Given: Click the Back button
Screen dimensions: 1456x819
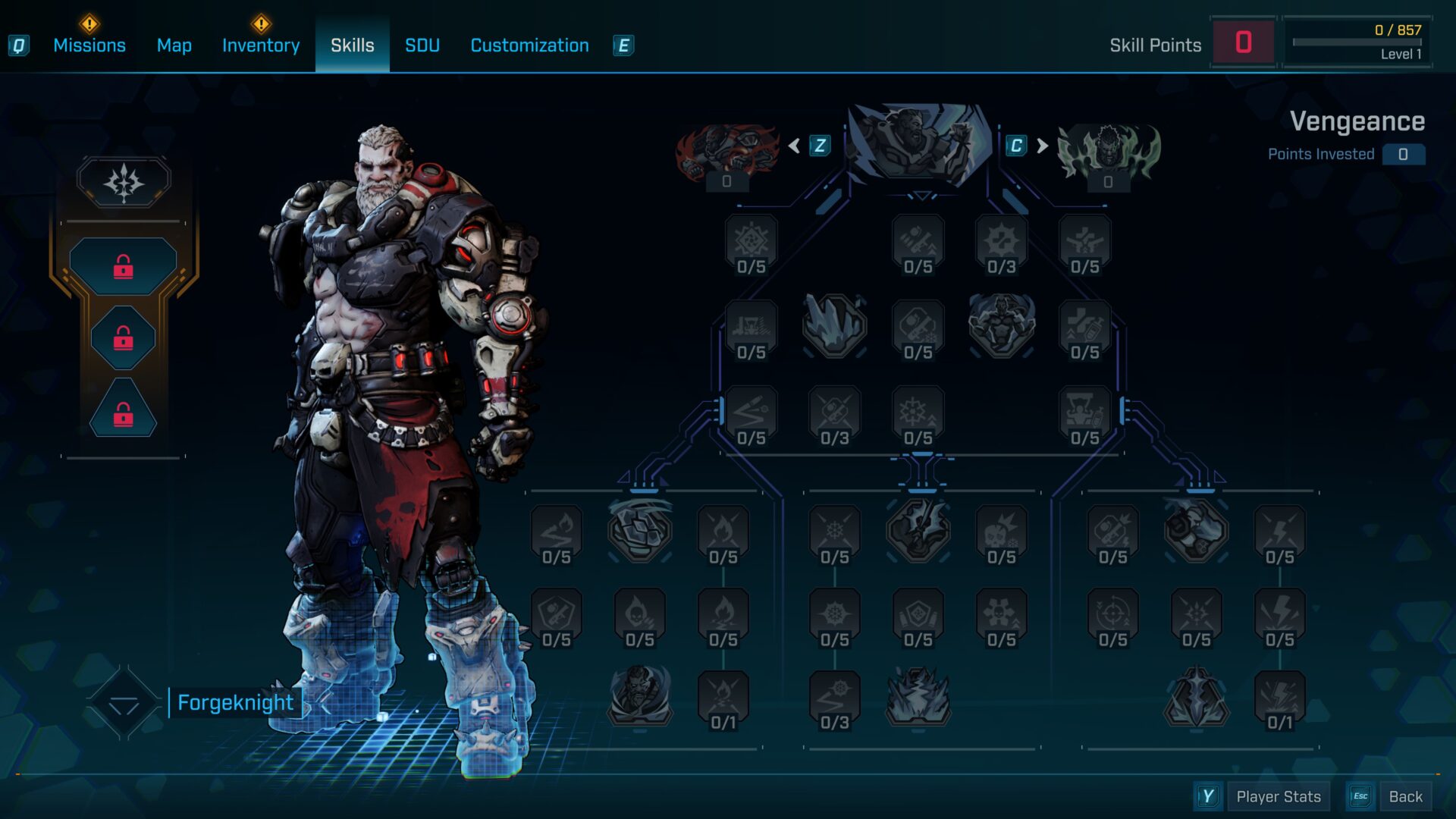Looking at the screenshot, I should [1404, 796].
